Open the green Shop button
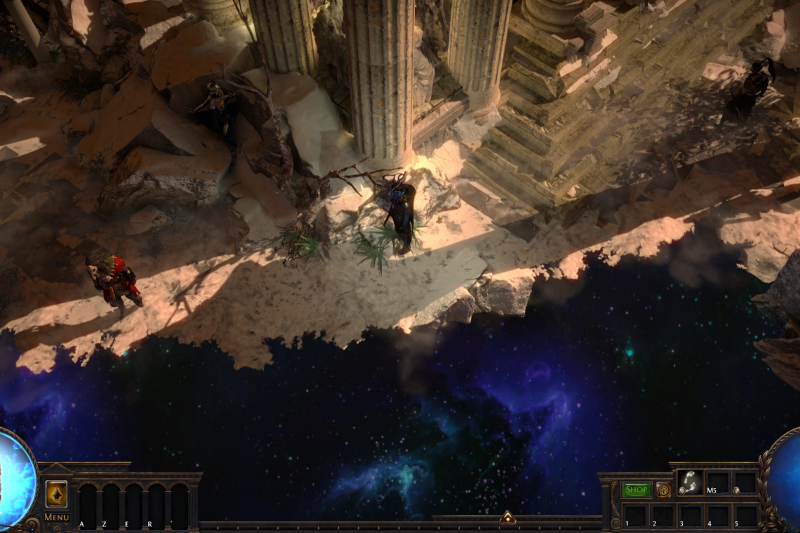 636,490
